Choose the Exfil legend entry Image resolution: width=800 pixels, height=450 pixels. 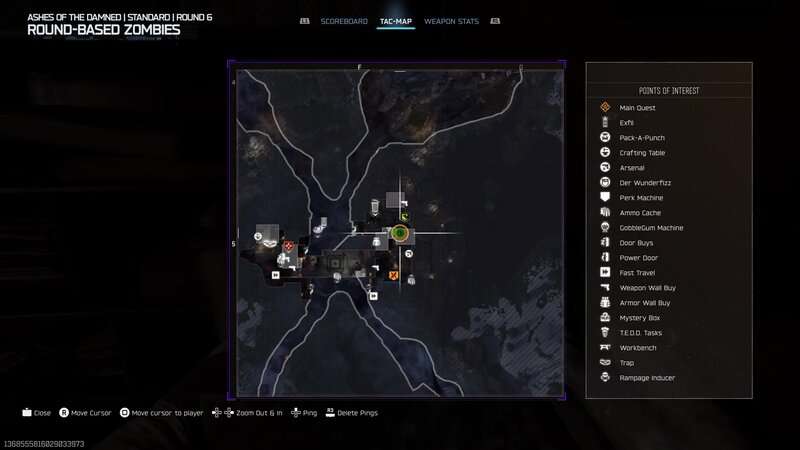(x=627, y=122)
